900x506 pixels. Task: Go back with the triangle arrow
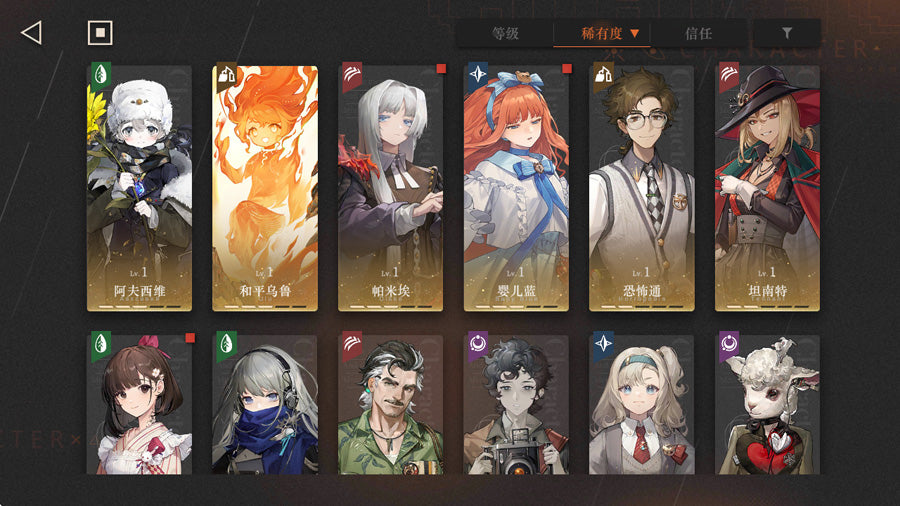coord(31,33)
